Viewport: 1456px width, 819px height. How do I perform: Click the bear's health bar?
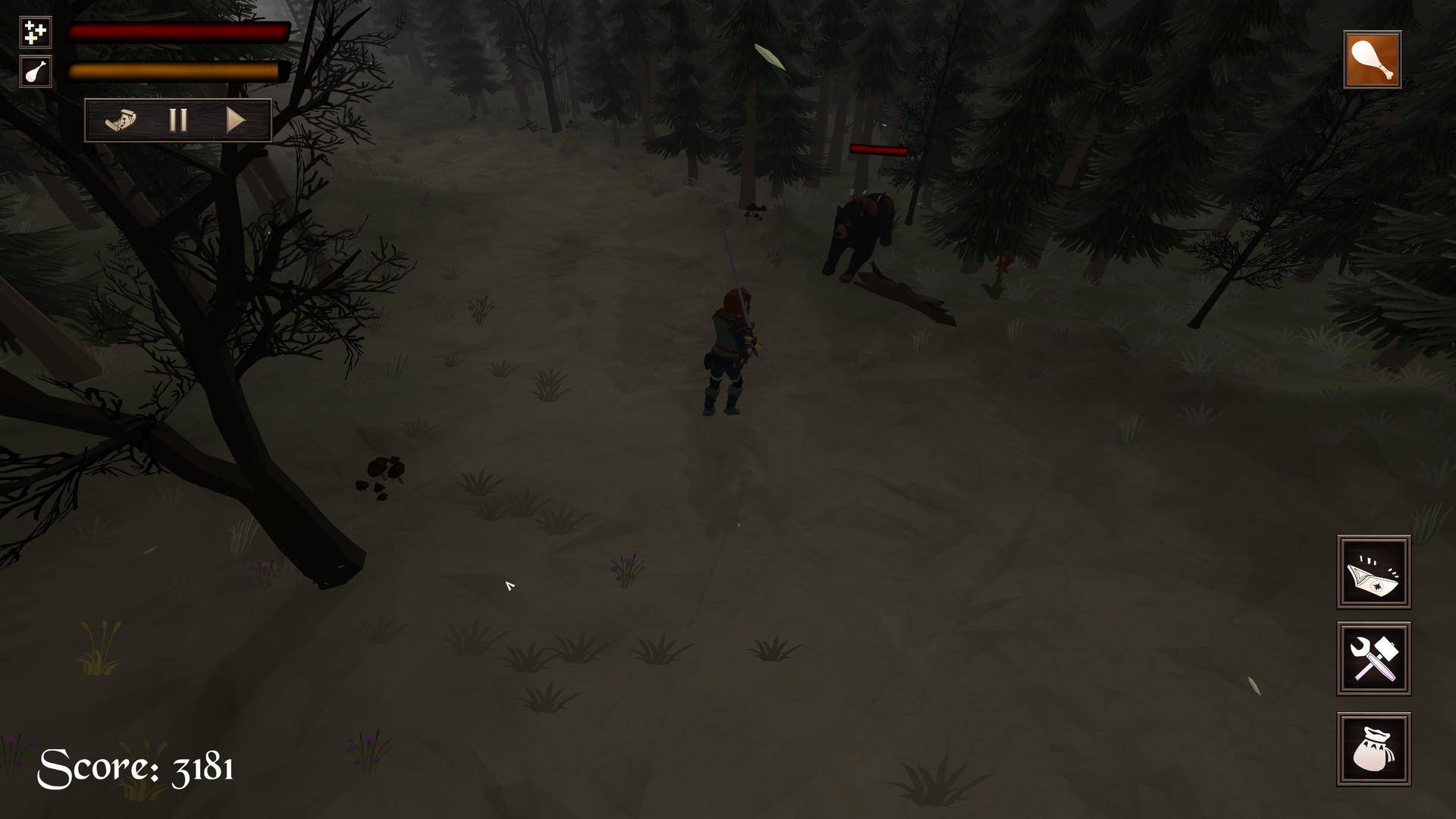[877, 150]
